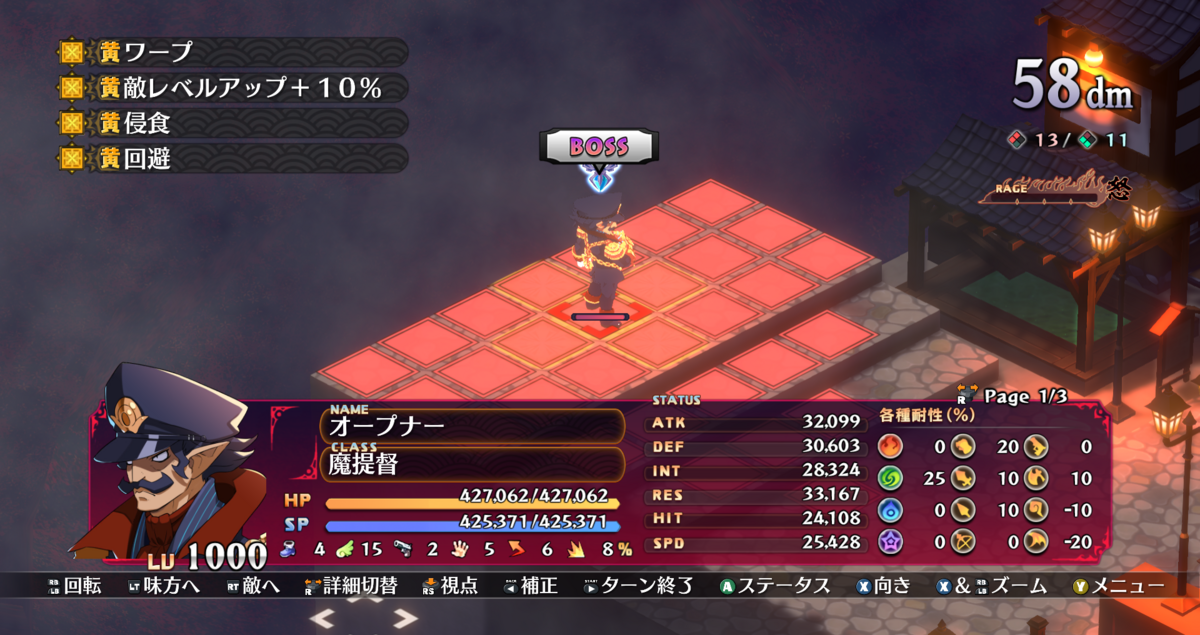Select the green wind resistance icon

(x=890, y=479)
